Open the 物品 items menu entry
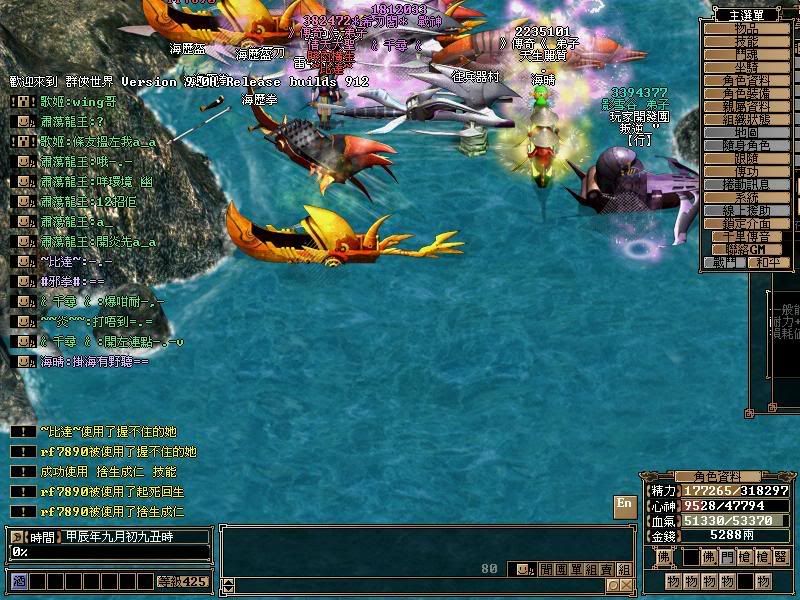Screen dimensions: 800x600 (746, 29)
